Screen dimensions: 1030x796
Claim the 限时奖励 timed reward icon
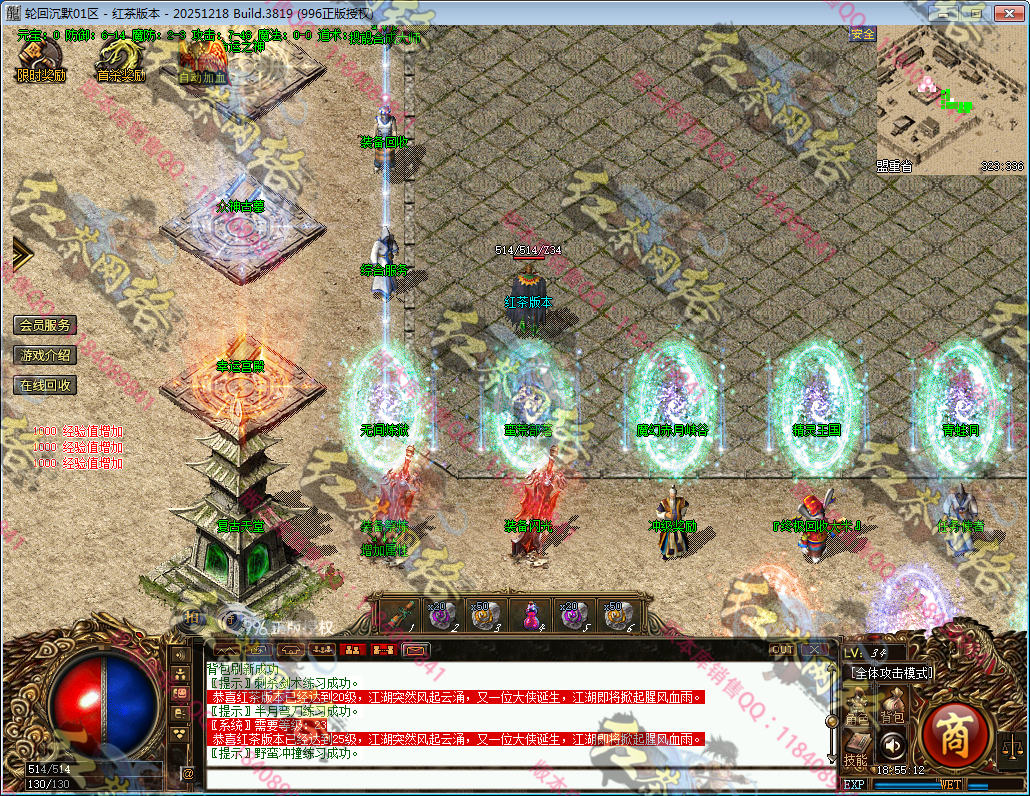click(x=41, y=58)
